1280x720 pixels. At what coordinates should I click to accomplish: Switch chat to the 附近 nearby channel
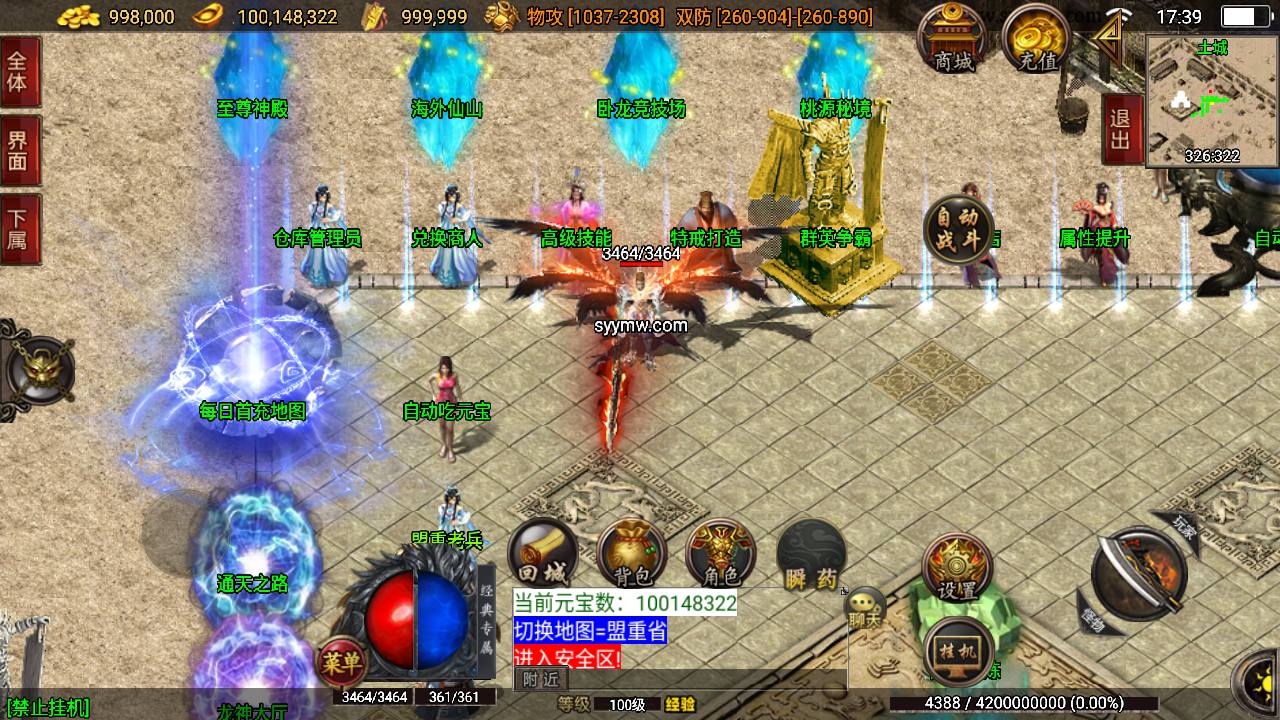tap(541, 680)
